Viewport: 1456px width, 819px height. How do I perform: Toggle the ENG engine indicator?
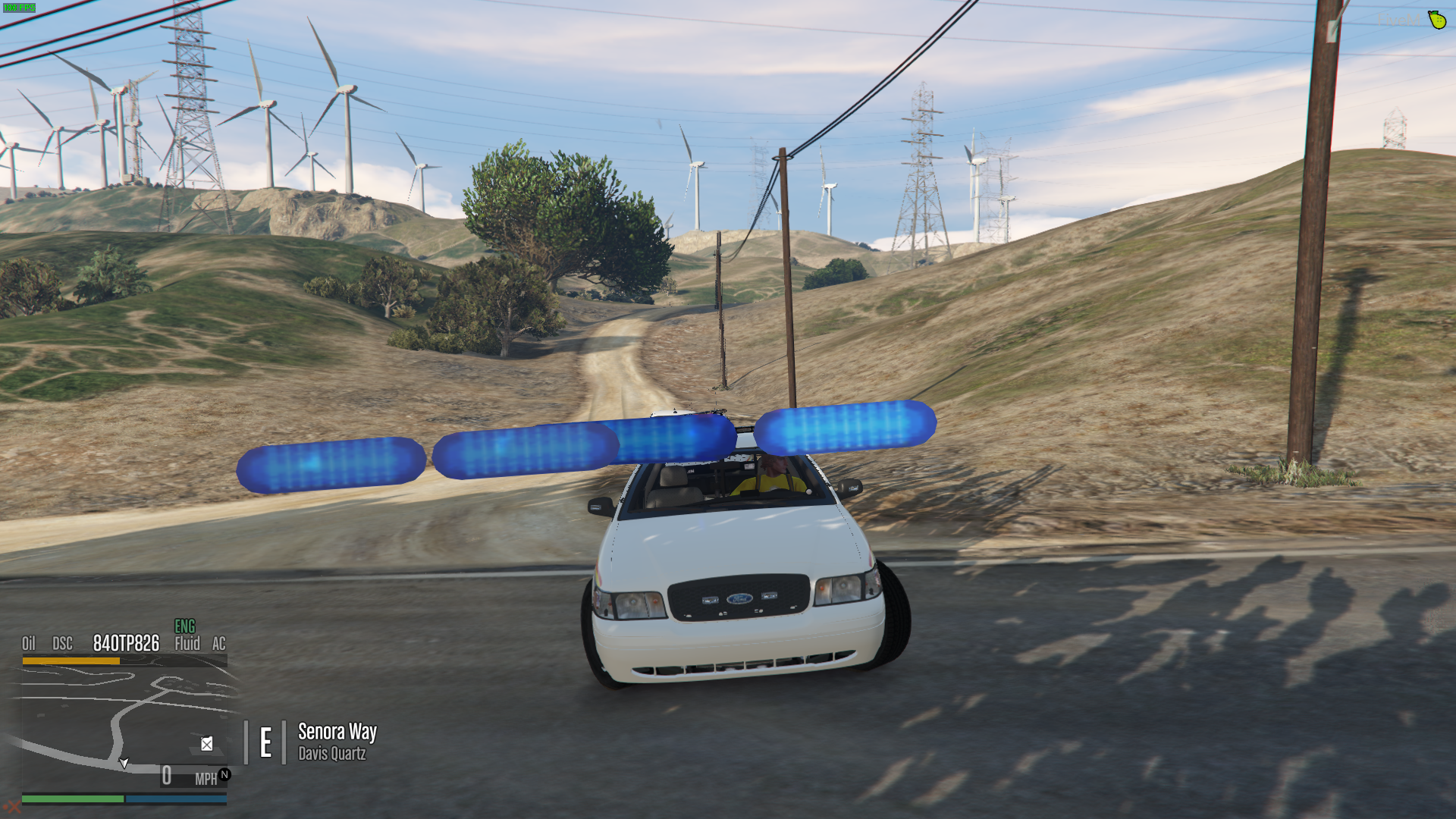click(185, 626)
